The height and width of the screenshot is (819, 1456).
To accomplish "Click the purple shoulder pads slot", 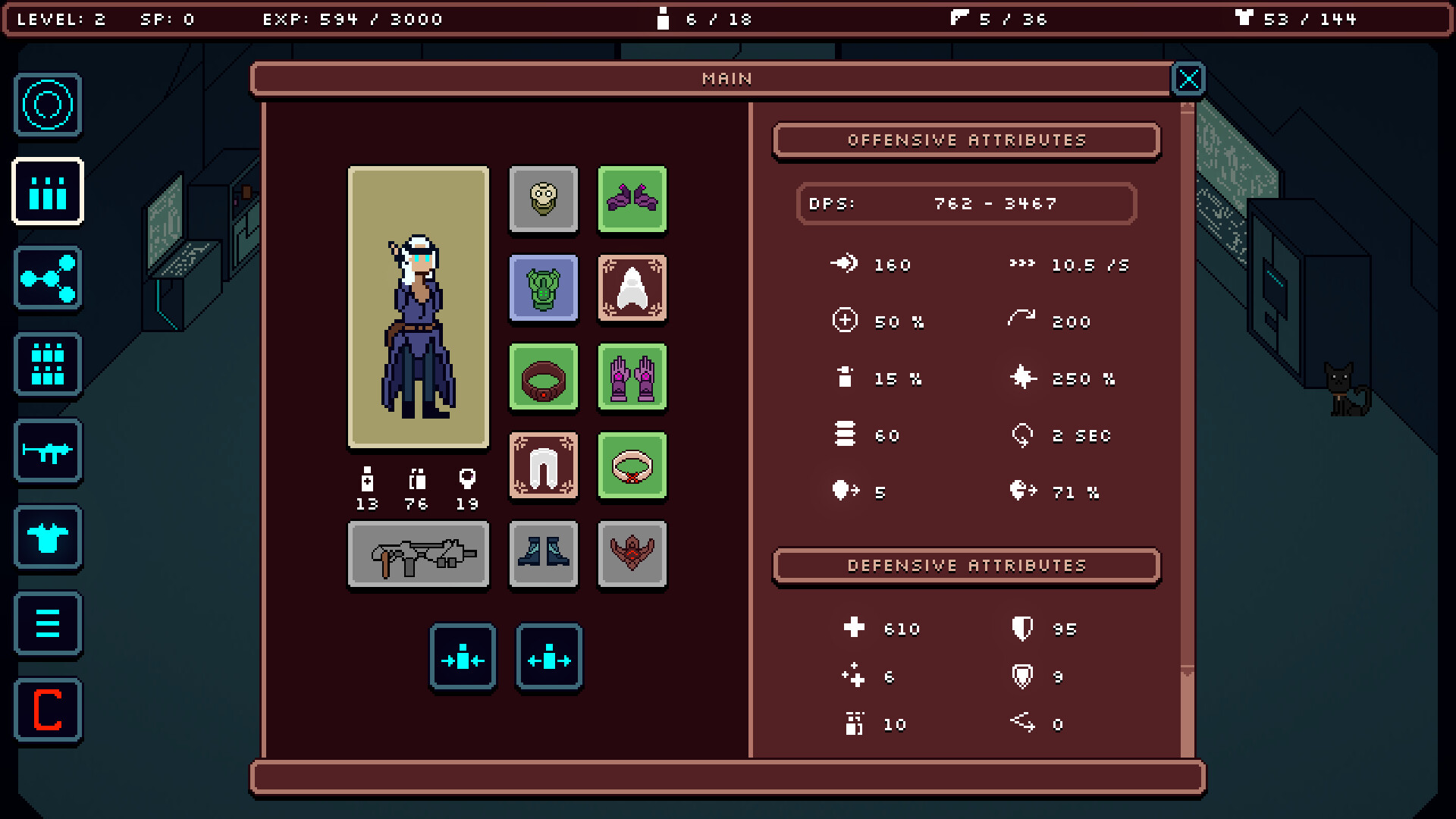I will 632,199.
